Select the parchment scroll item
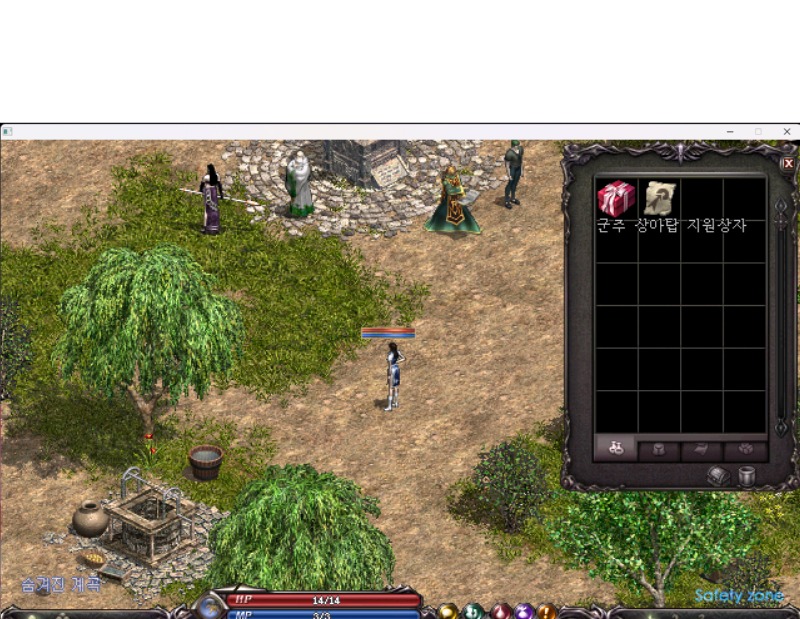 (x=659, y=198)
